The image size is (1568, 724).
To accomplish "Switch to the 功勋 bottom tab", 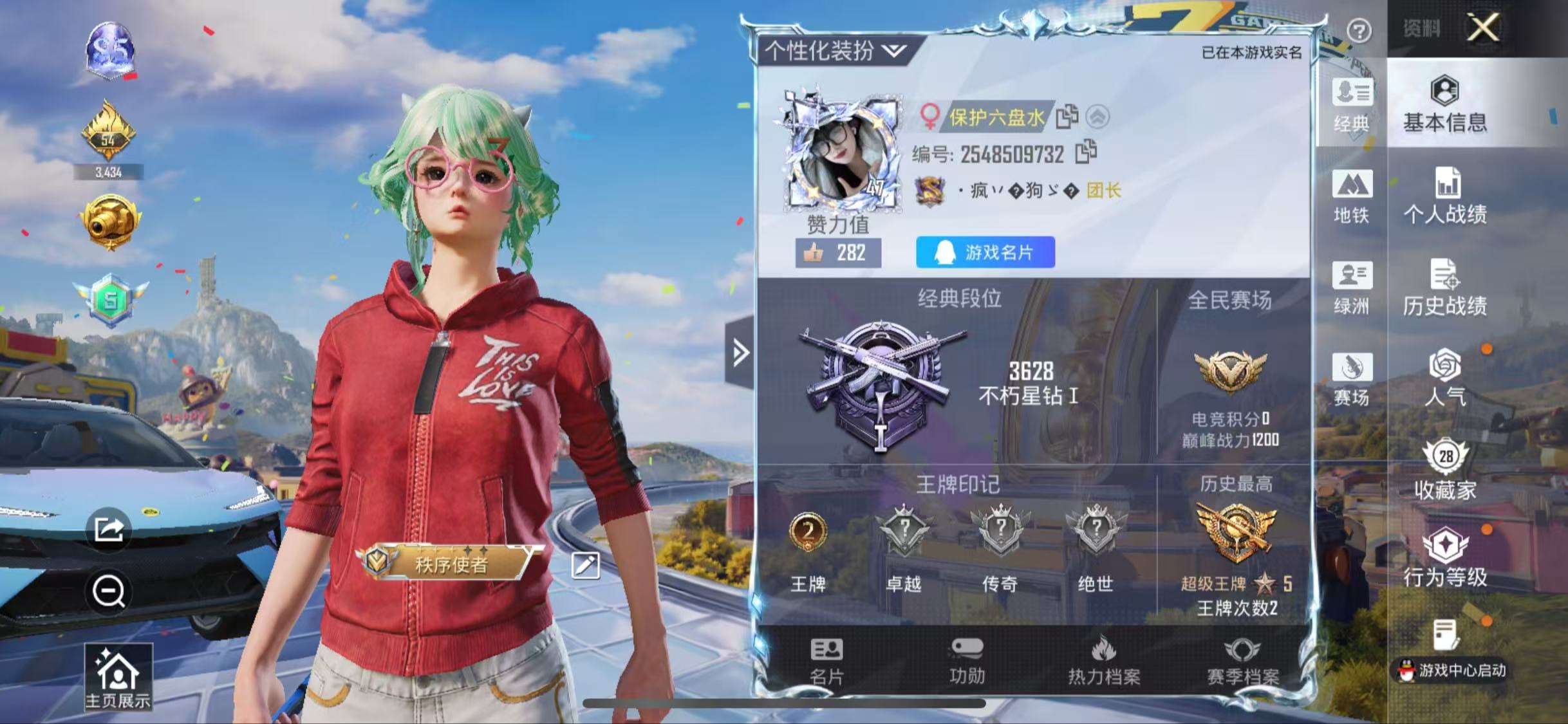I will pyautogui.click(x=967, y=662).
